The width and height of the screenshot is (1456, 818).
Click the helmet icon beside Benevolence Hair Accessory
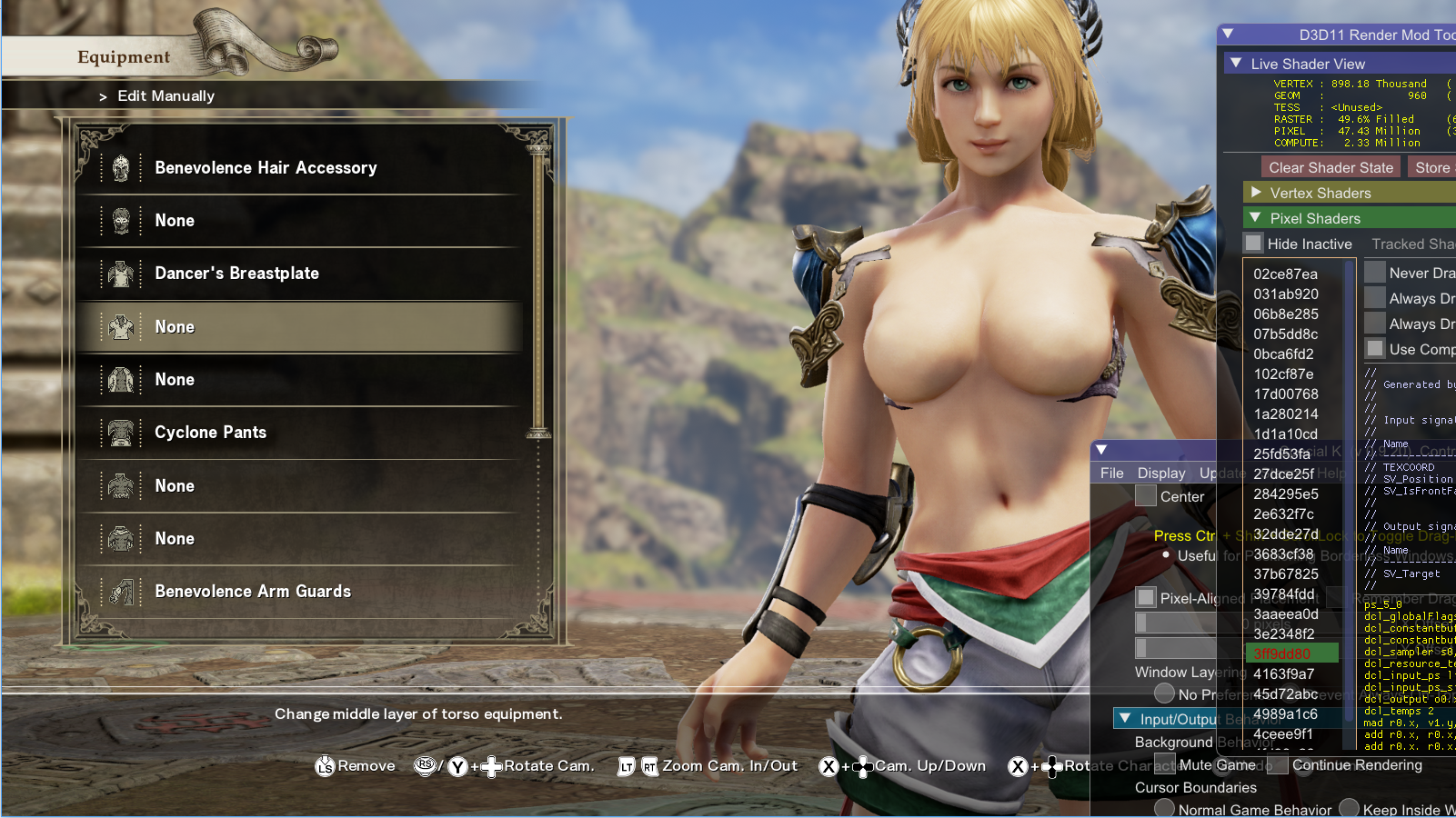coord(121,167)
